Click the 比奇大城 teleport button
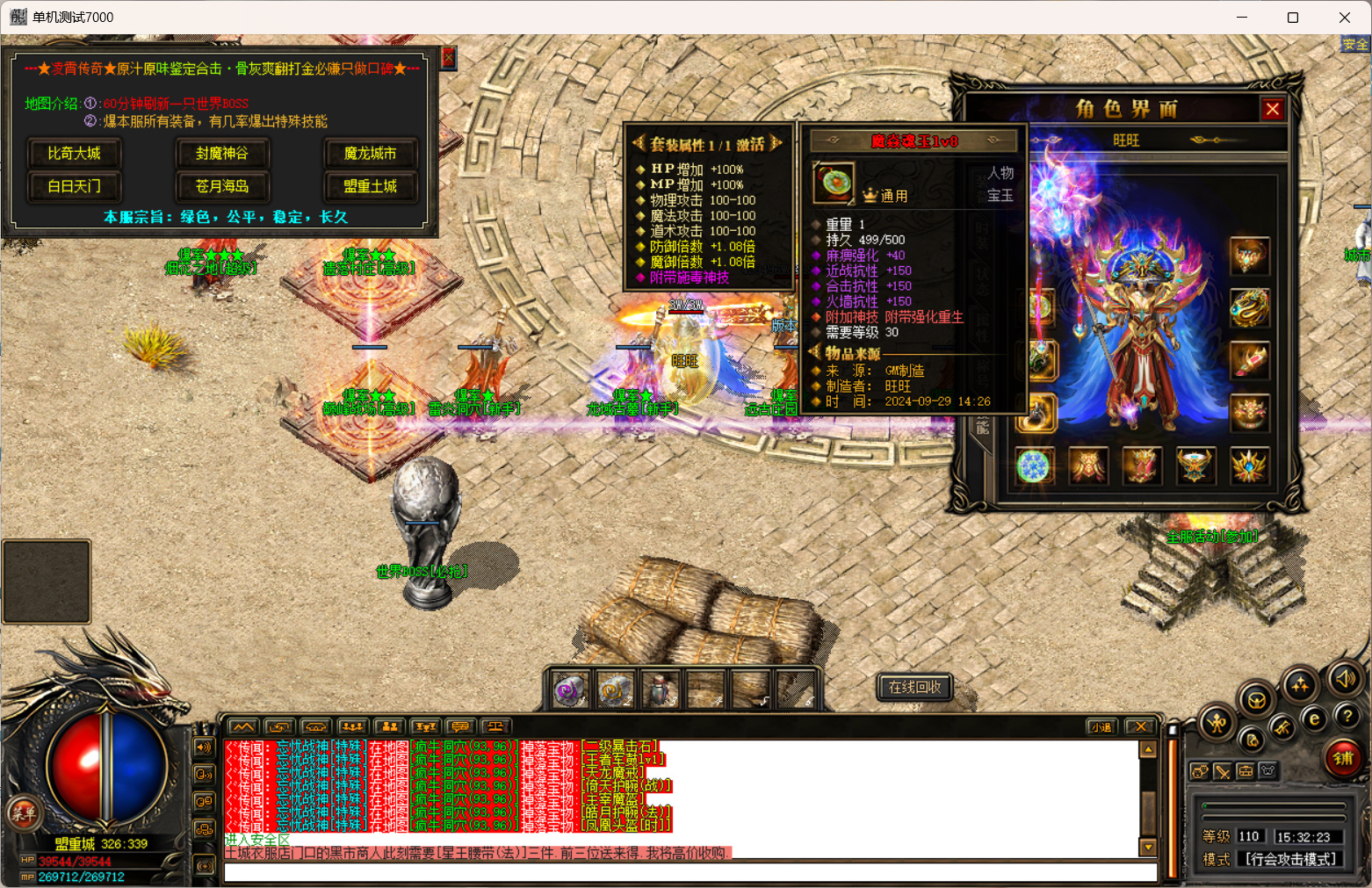Screen dimensions: 1372x888 click(x=74, y=153)
